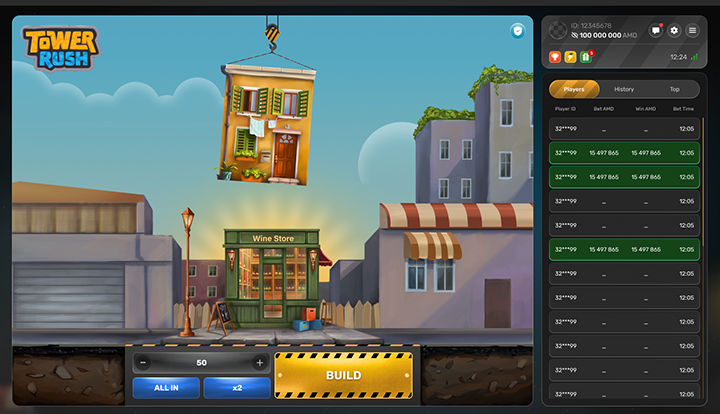Viewport: 720px width, 414px height.
Task: Open the chat speech bubble icon
Action: [x=656, y=31]
